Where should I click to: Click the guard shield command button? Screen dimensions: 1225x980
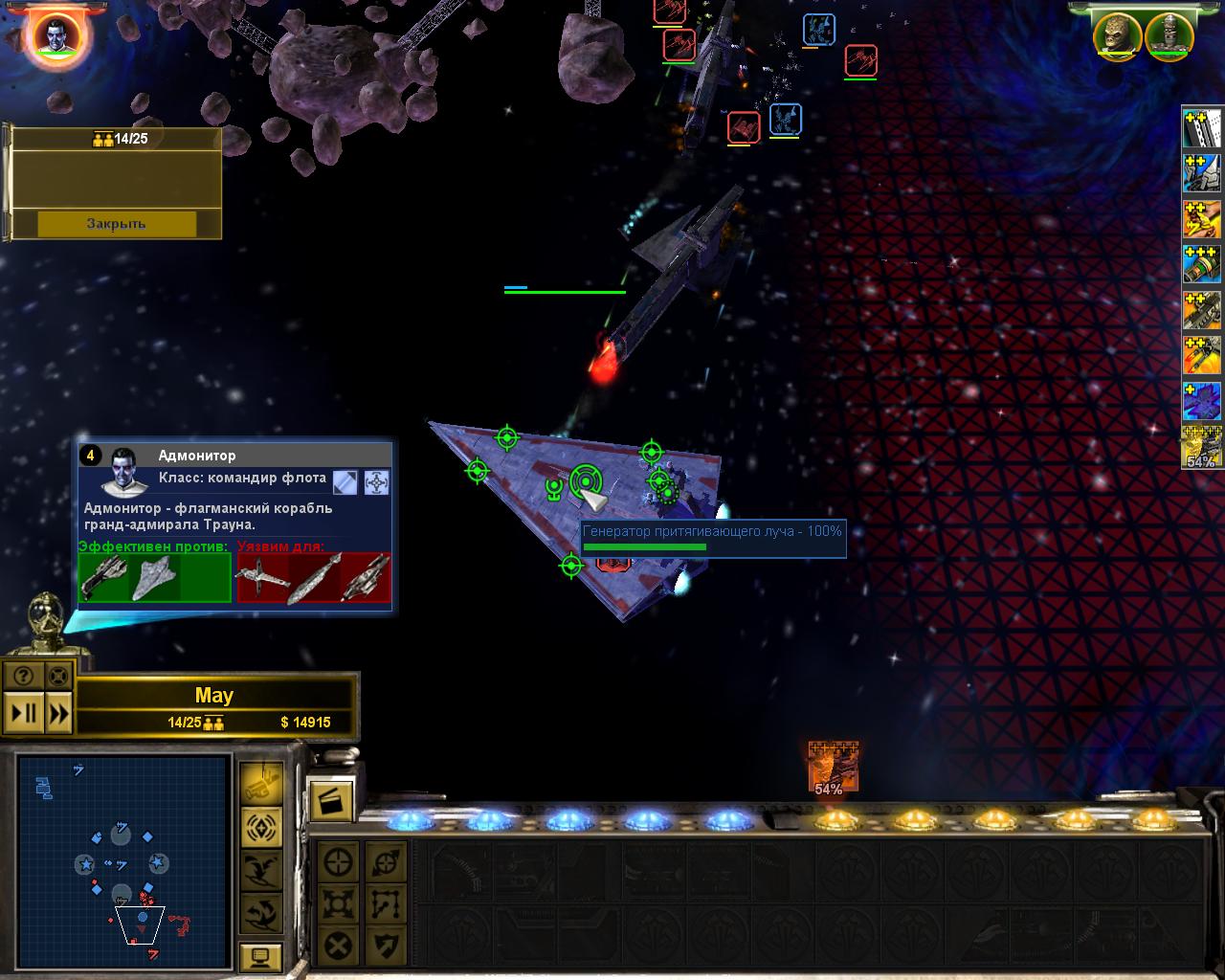tap(386, 947)
